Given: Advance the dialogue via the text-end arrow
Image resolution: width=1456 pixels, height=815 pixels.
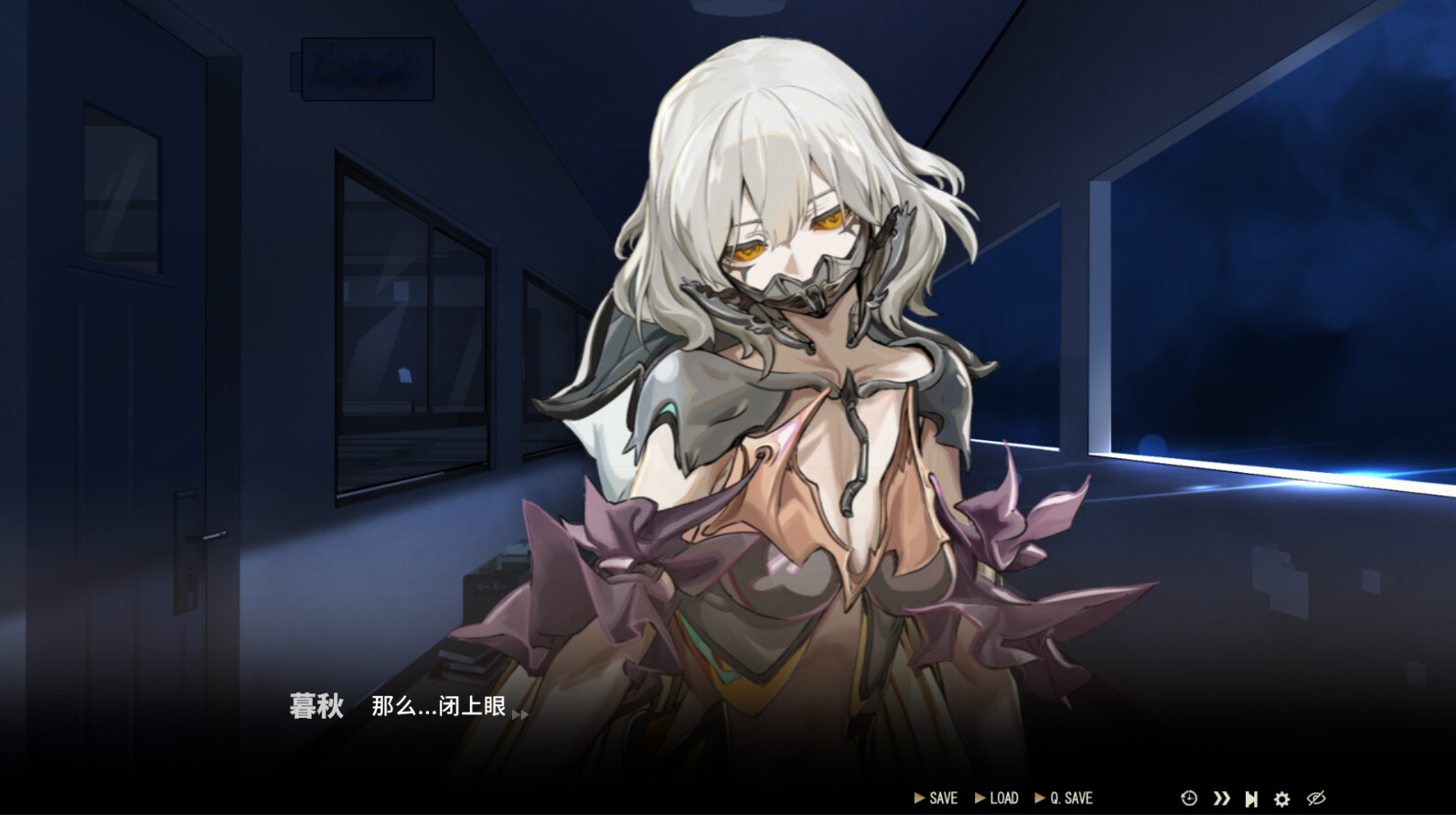Looking at the screenshot, I should click(x=519, y=713).
